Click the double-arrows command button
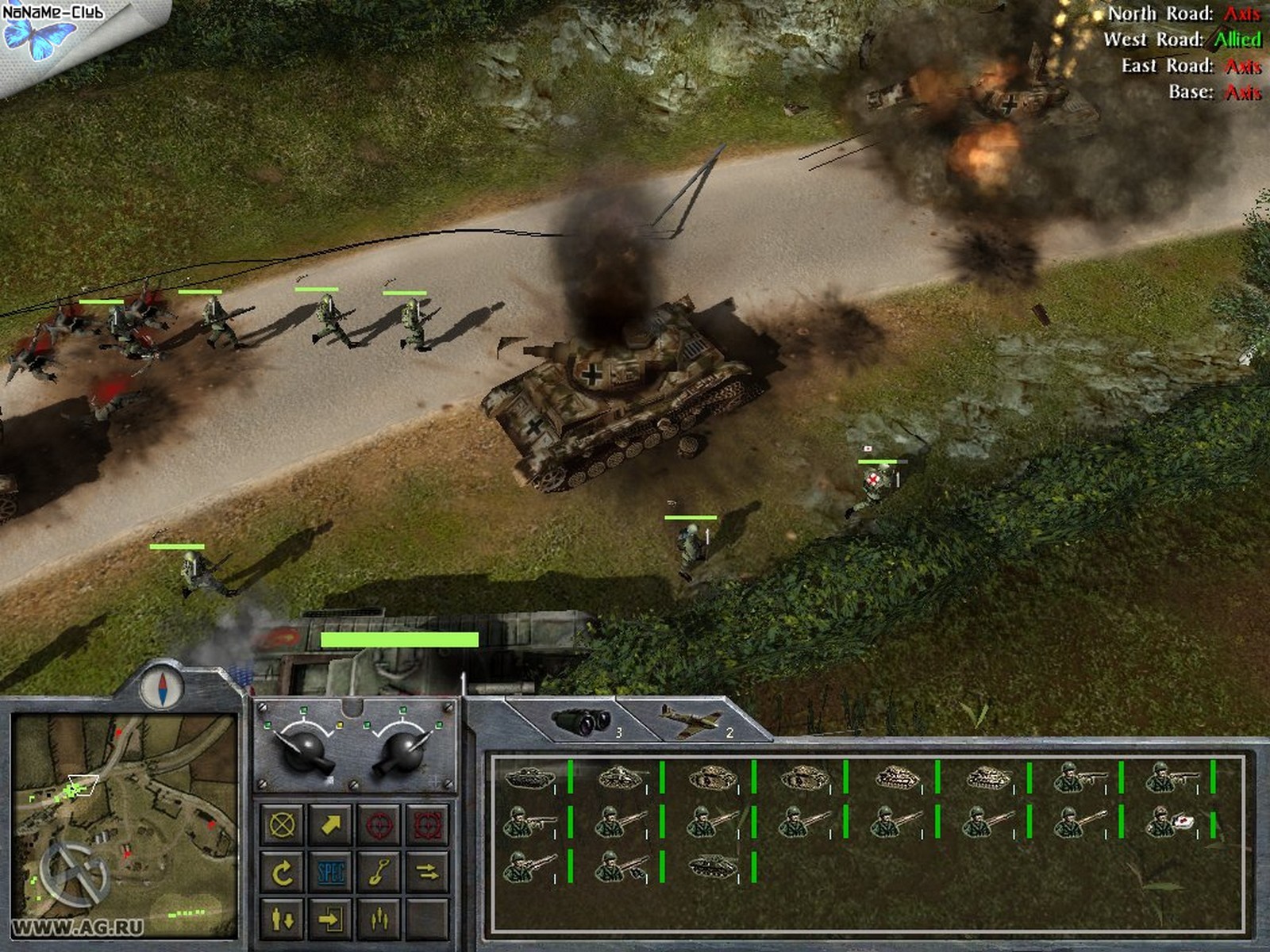Screen dimensions: 1270x952 pos(427,873)
